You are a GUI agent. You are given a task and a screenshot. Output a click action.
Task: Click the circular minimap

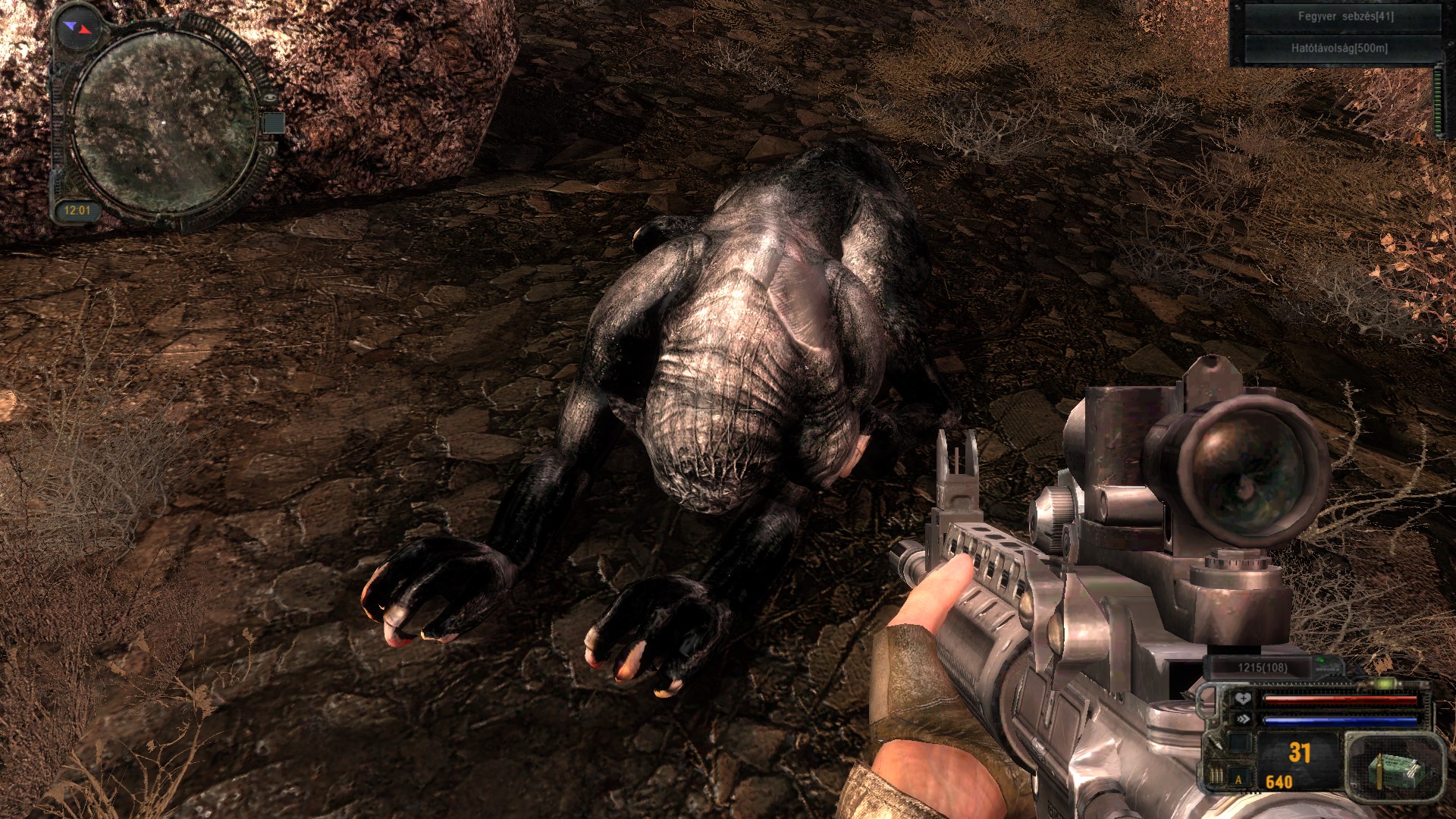tap(165, 123)
